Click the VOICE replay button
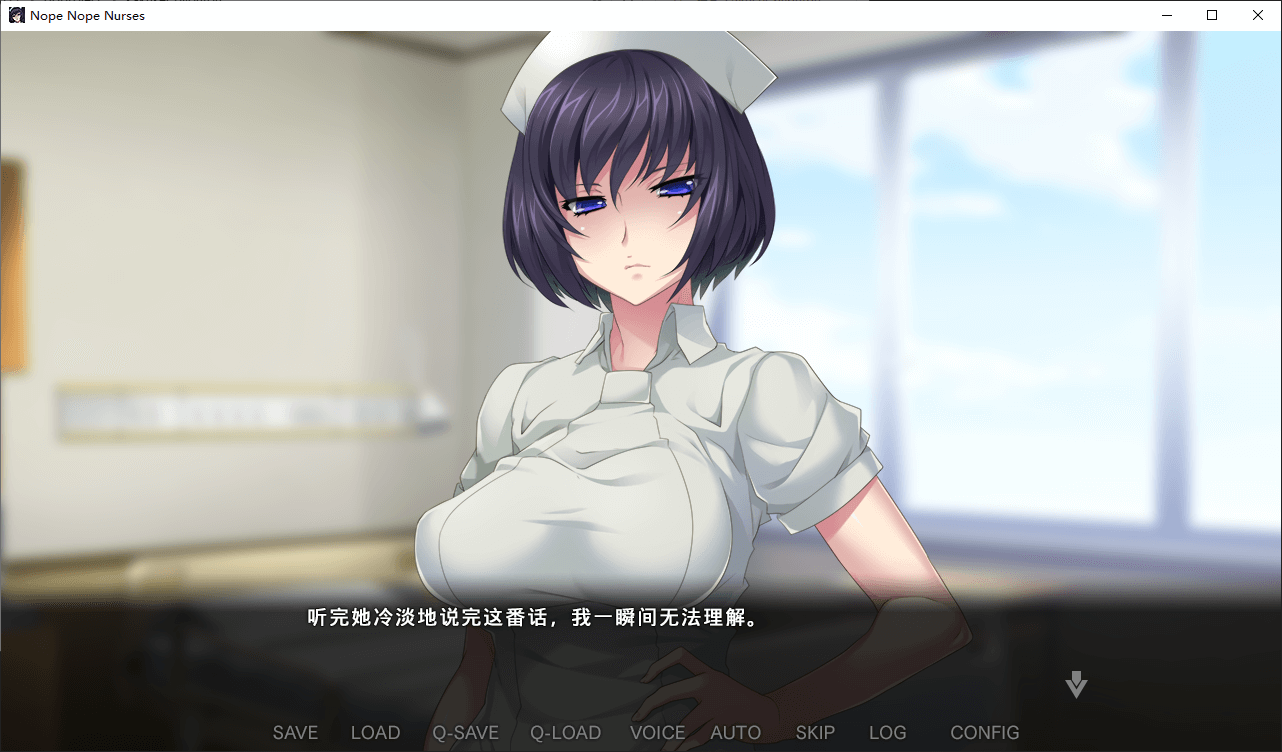Image resolution: width=1282 pixels, height=752 pixels. pos(657,733)
